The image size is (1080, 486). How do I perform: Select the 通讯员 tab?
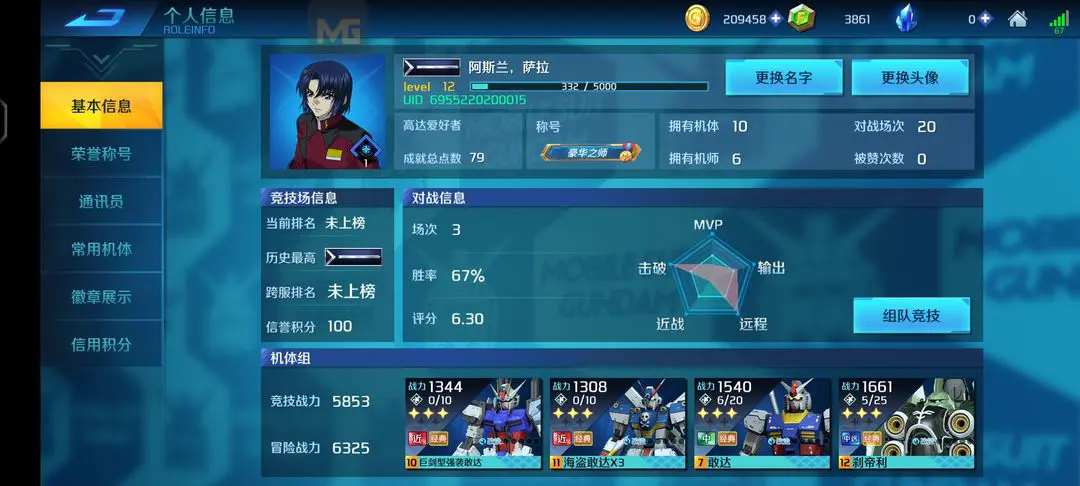pyautogui.click(x=101, y=201)
